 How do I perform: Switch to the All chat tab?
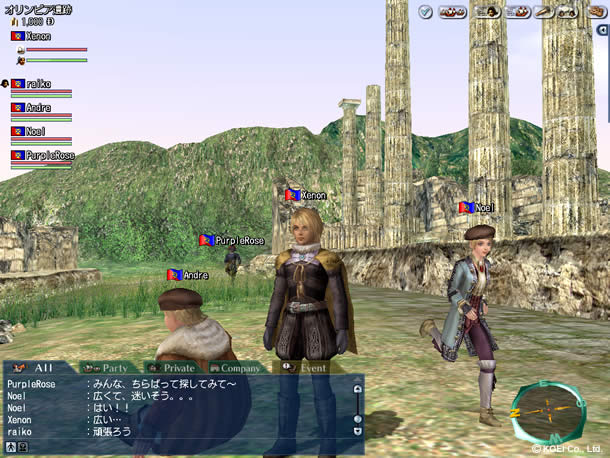(38, 368)
